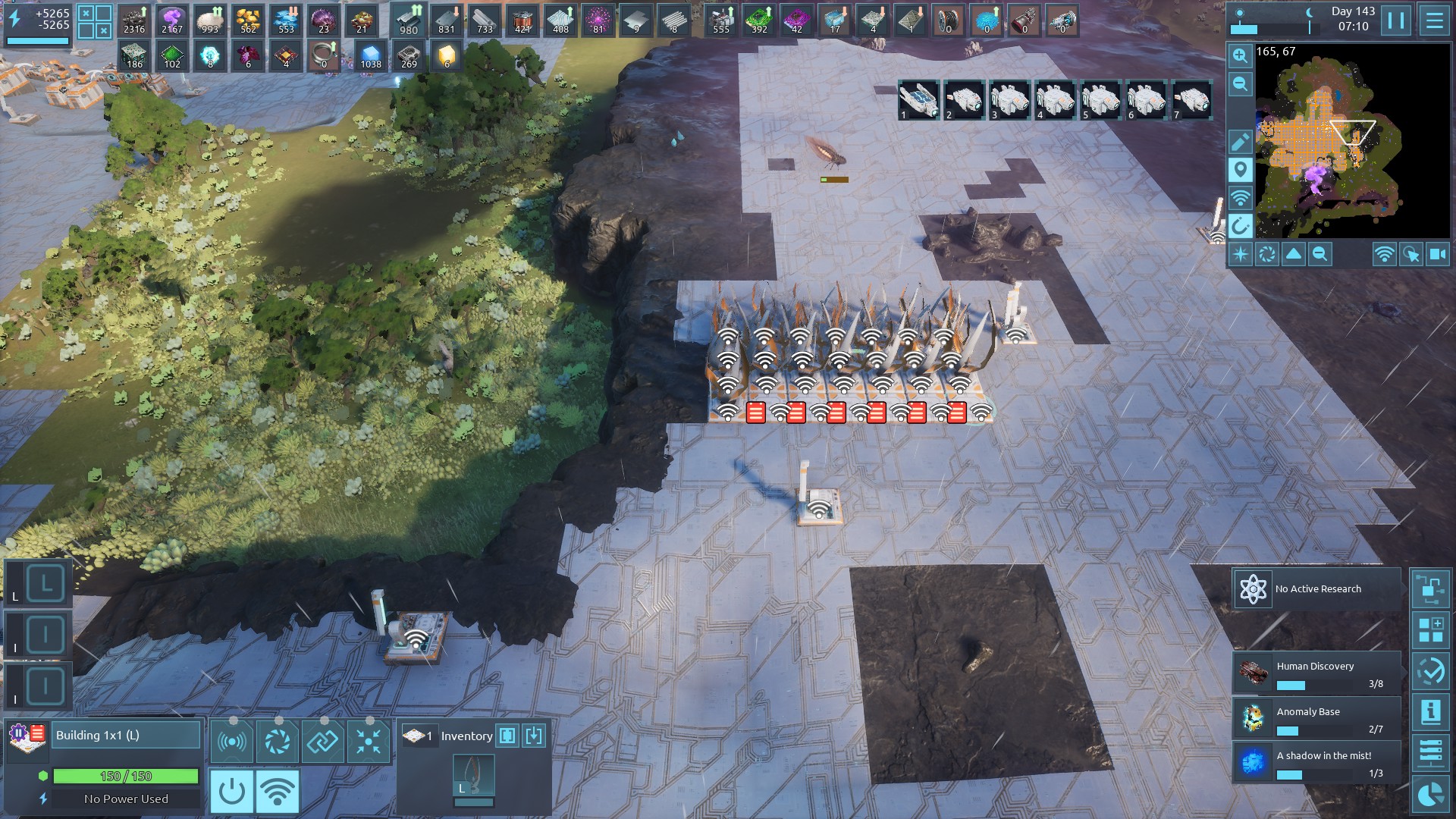This screenshot has width=1456, height=819.
Task: Open the pie chart statistics panel
Action: pos(1431,794)
